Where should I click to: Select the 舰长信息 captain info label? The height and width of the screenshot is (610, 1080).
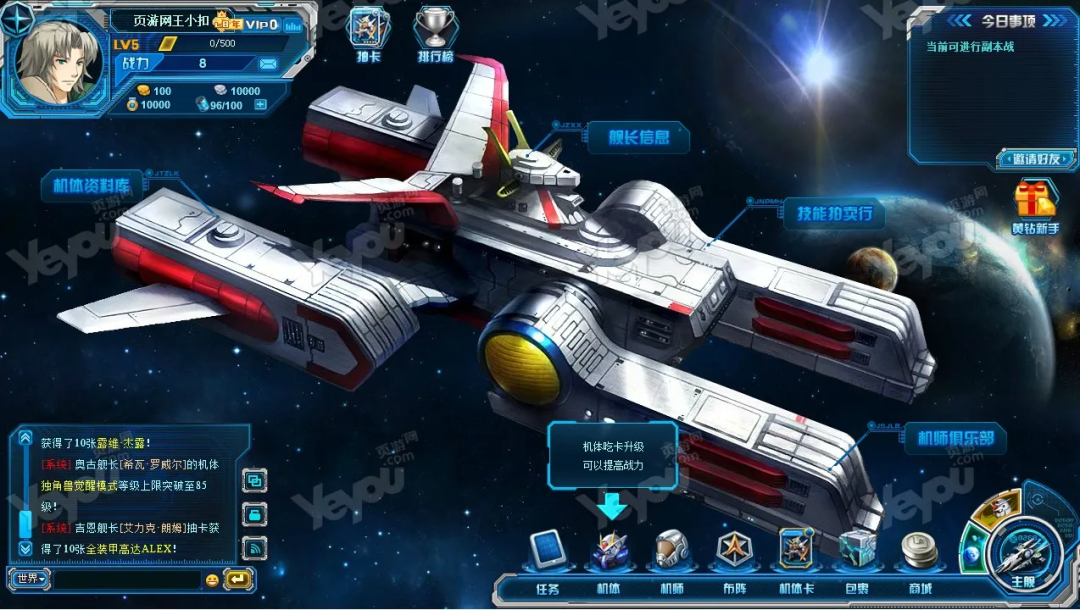tap(639, 137)
